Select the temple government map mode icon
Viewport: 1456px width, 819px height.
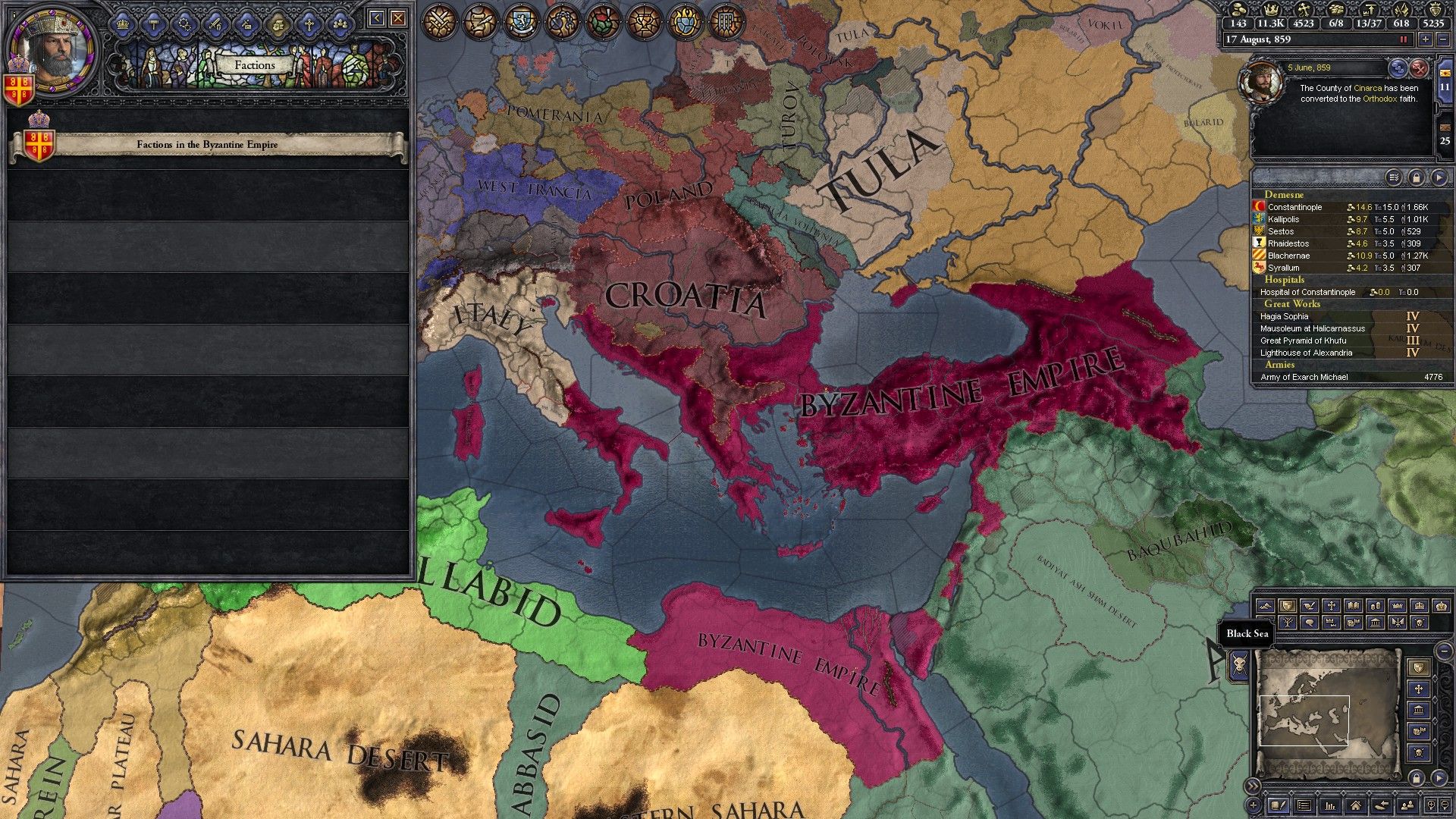[x=1375, y=623]
